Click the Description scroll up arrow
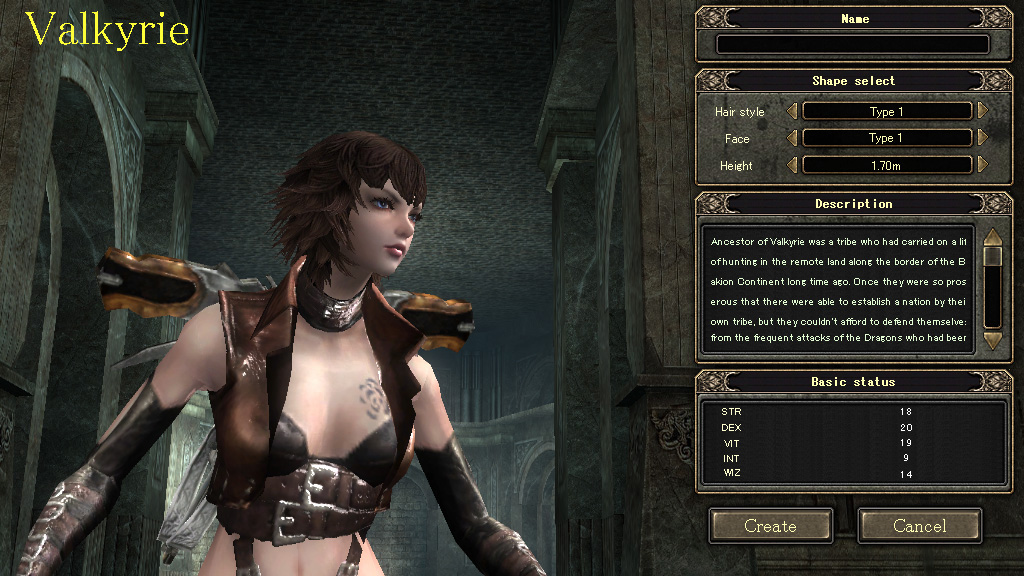The width and height of the screenshot is (1024, 576). [x=992, y=238]
